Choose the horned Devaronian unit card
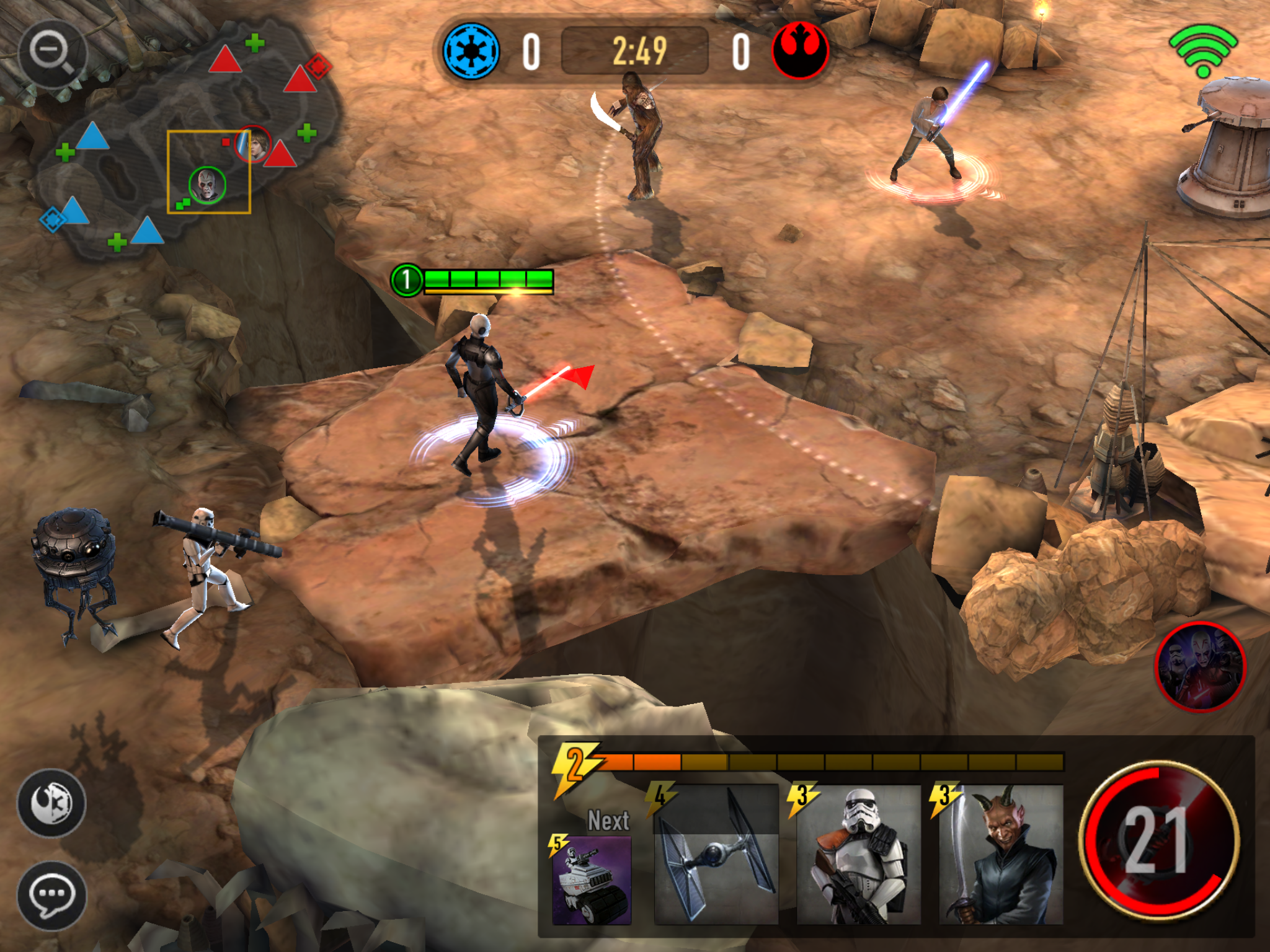1270x952 pixels. [x=1001, y=855]
